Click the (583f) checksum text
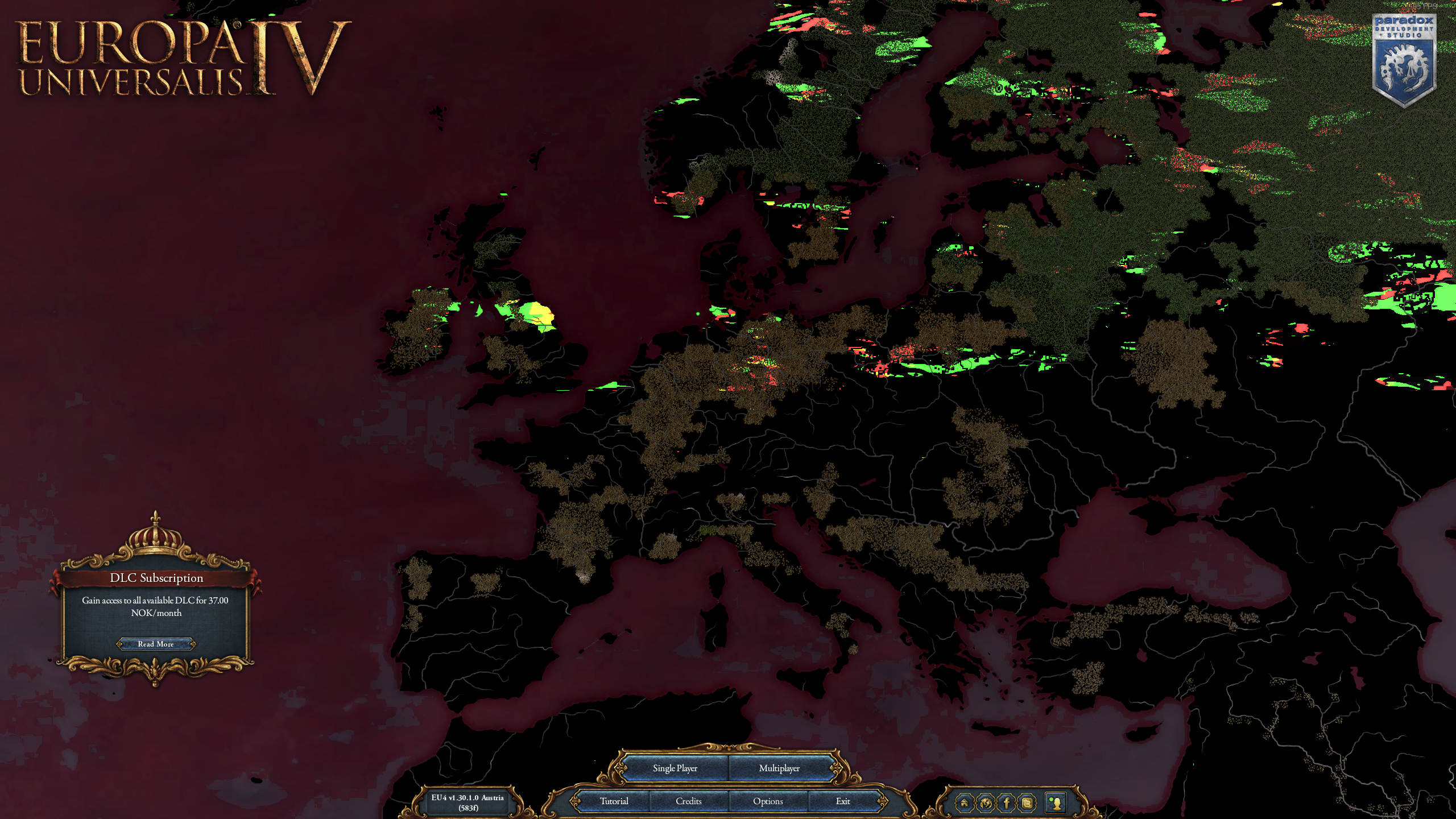Viewport: 1456px width, 819px height. point(468,808)
